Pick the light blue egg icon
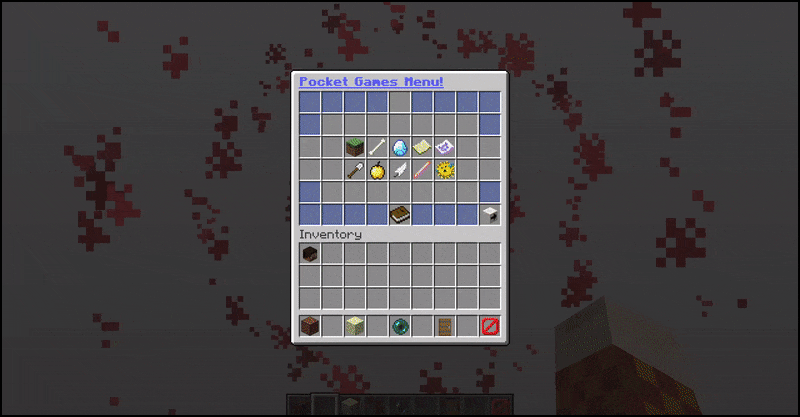 400,148
